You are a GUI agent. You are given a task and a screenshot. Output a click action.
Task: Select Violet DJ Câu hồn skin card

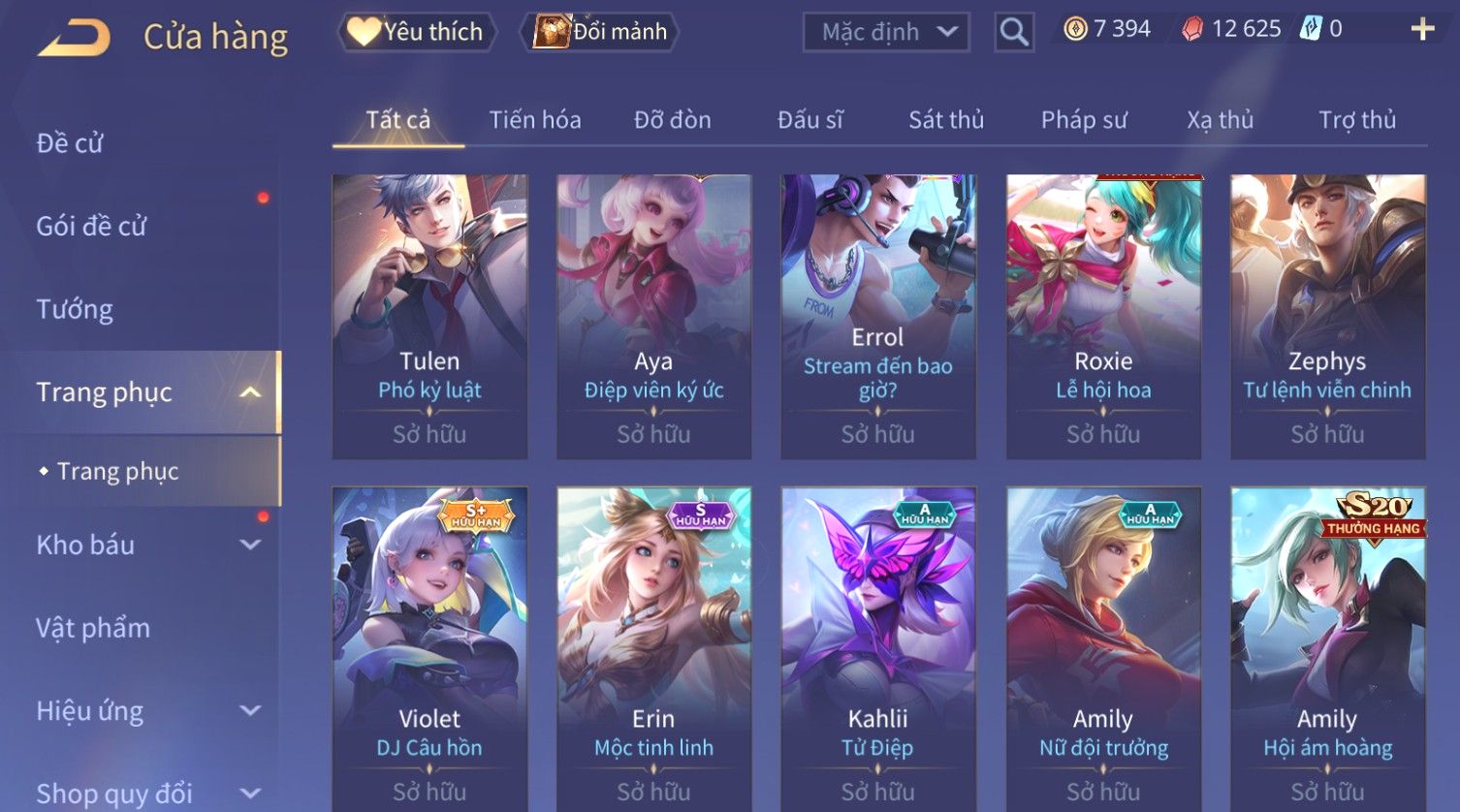pos(429,649)
